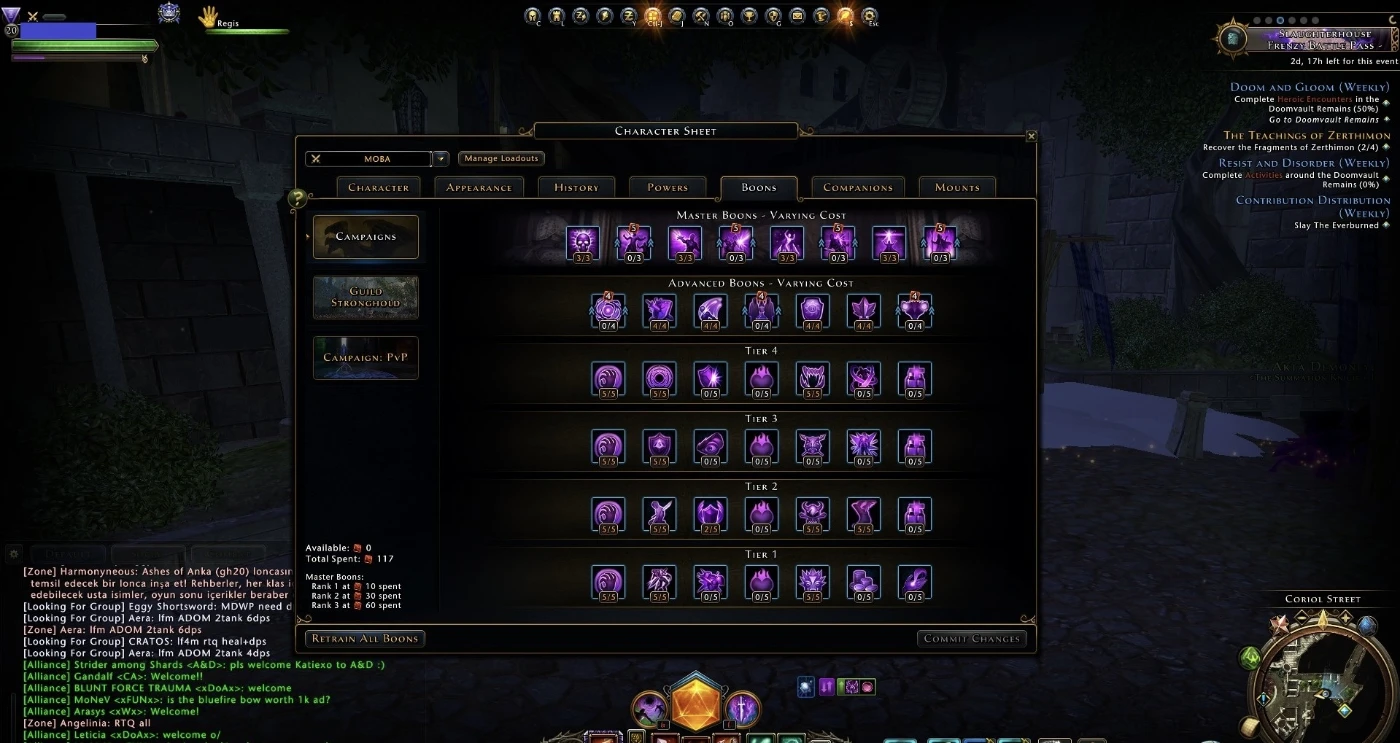Click the Retrain All Boons button
Image resolution: width=1400 pixels, height=743 pixels.
click(x=365, y=638)
